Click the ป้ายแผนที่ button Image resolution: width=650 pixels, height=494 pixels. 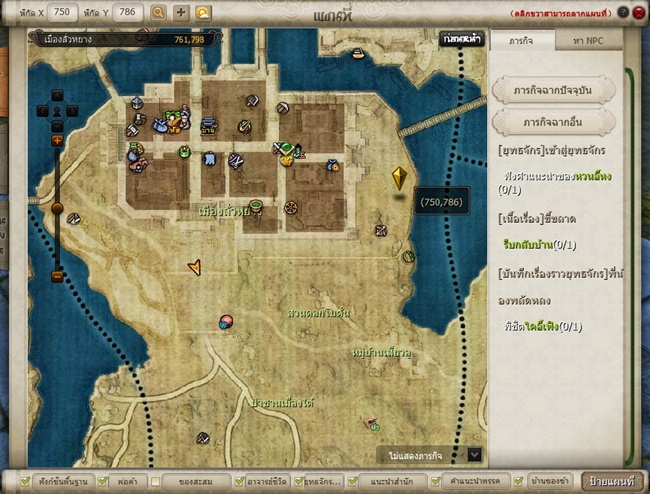click(612, 481)
